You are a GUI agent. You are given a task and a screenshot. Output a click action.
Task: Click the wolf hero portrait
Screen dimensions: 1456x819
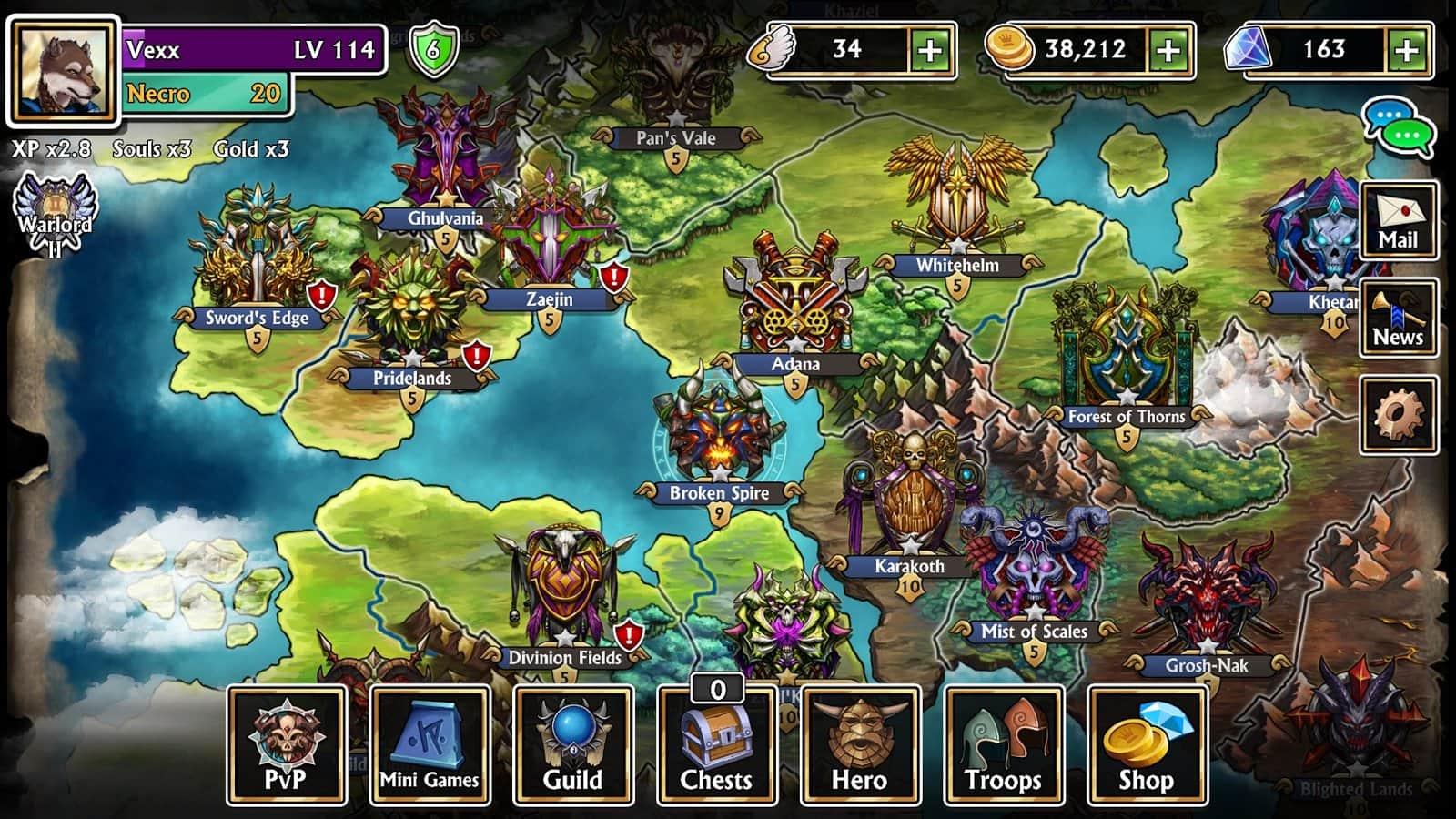pyautogui.click(x=64, y=70)
